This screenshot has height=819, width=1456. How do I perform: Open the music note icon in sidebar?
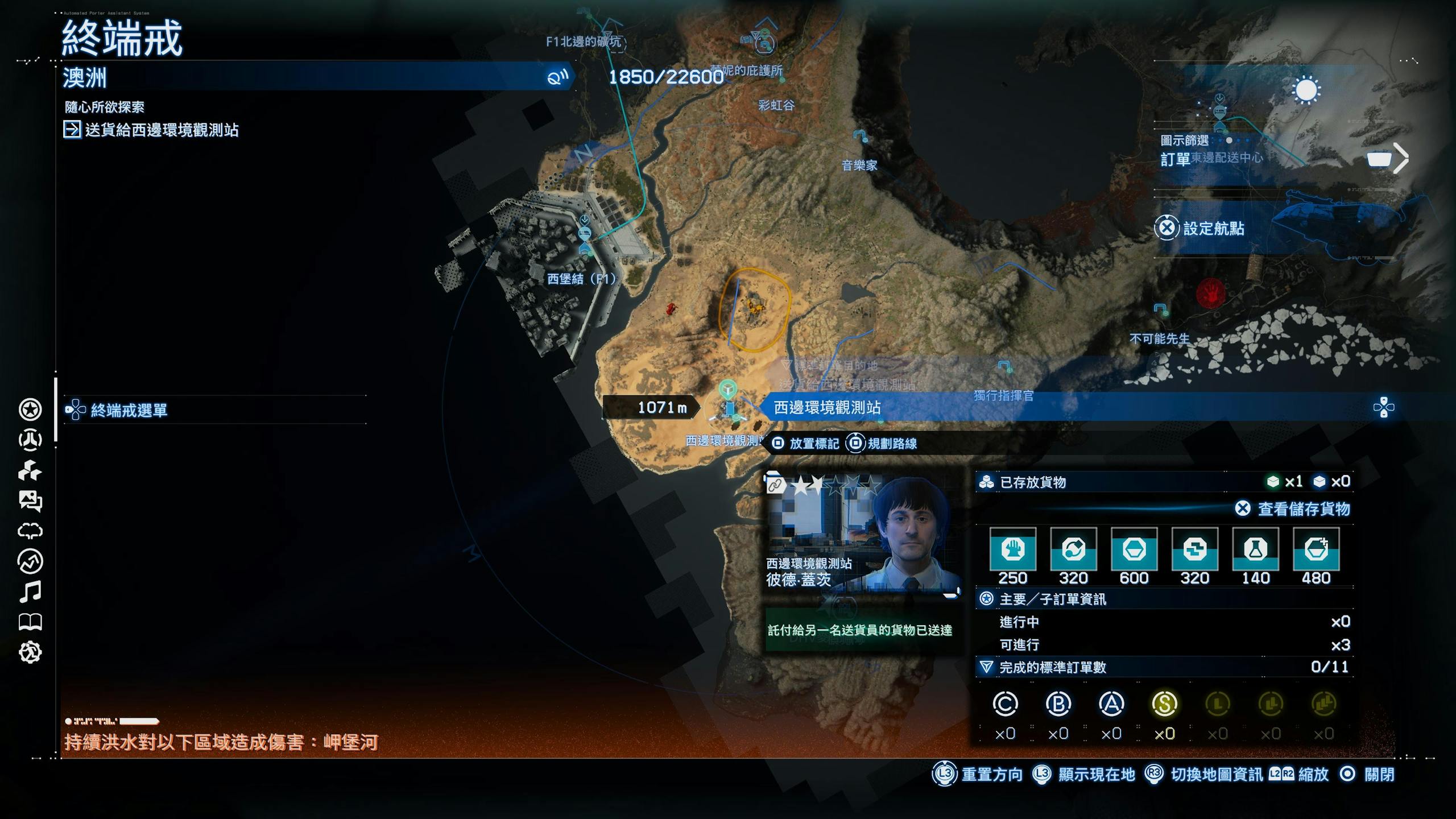30,591
